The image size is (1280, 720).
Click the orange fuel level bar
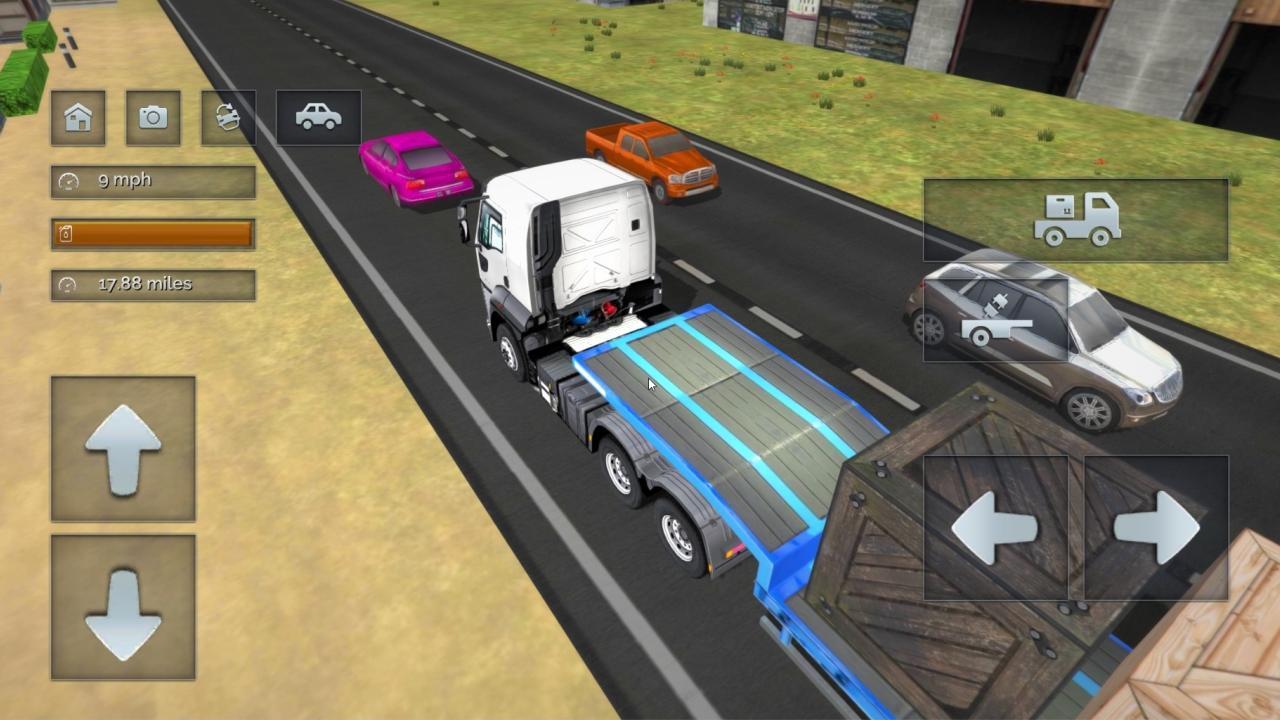[x=152, y=233]
